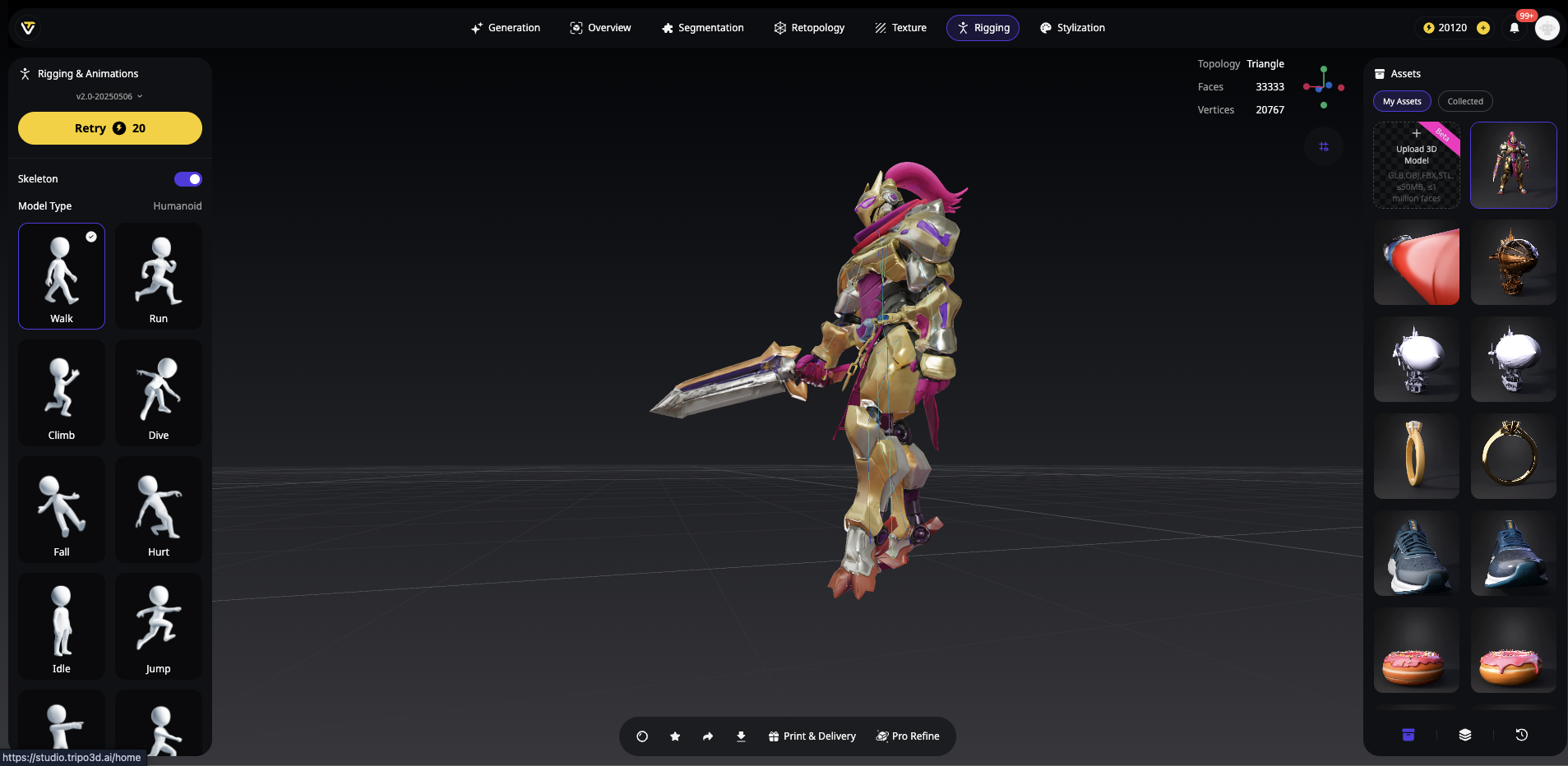This screenshot has height=766, width=1568.
Task: Toggle the Skeleton switch
Action: (188, 179)
